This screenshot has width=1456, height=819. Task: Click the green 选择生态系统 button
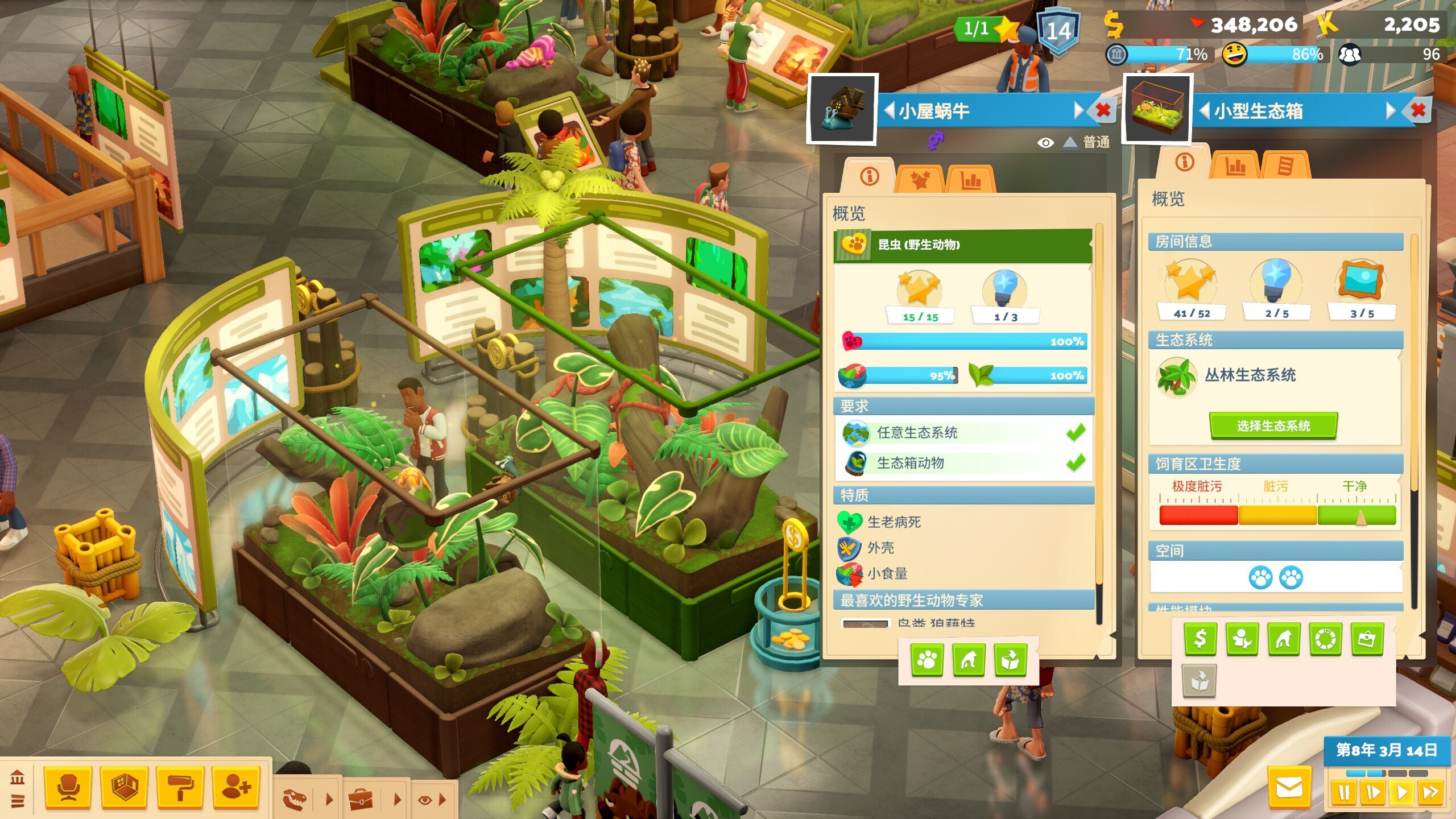pyautogui.click(x=1273, y=426)
